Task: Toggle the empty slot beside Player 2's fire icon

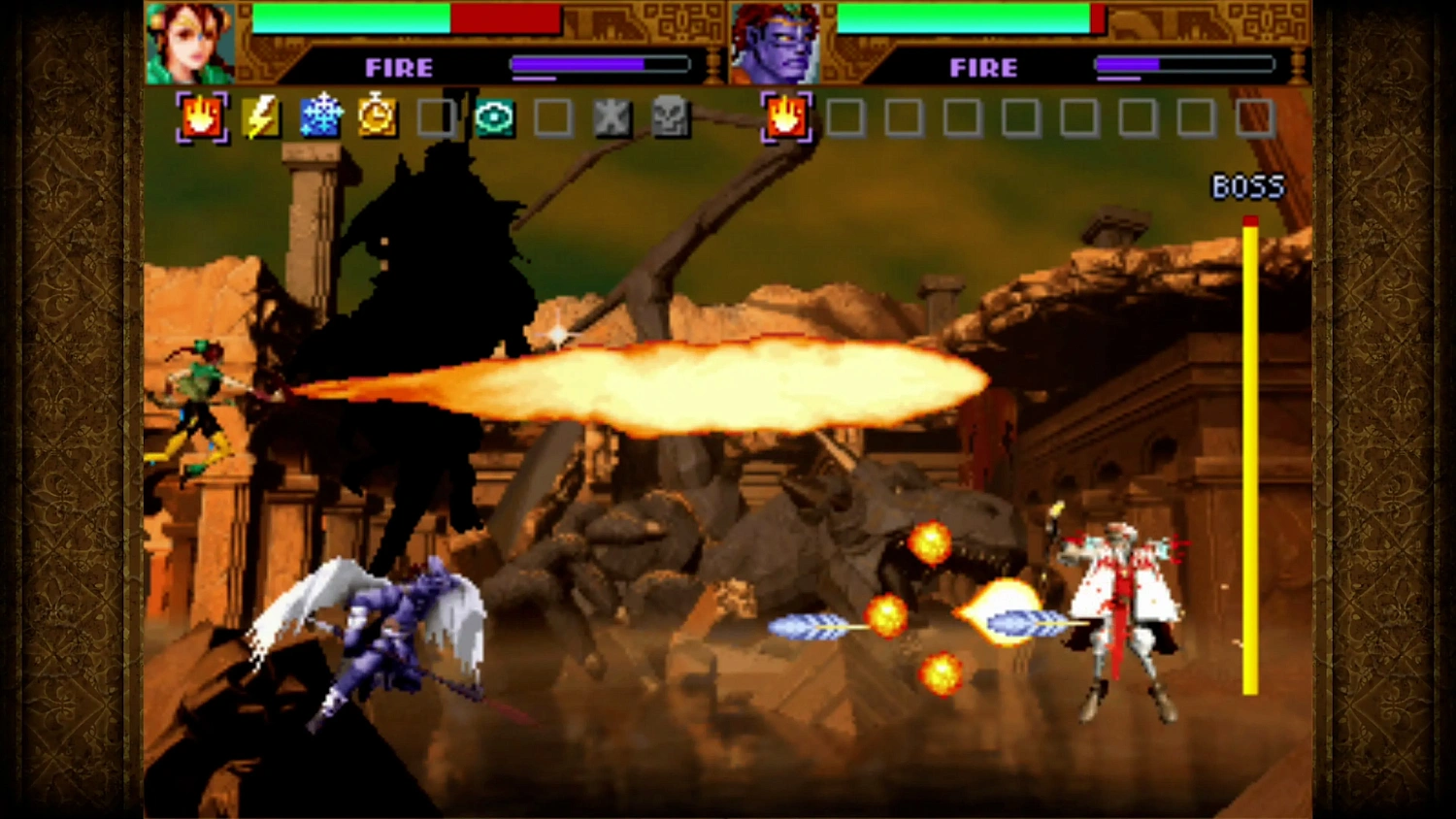Action: tap(844, 115)
